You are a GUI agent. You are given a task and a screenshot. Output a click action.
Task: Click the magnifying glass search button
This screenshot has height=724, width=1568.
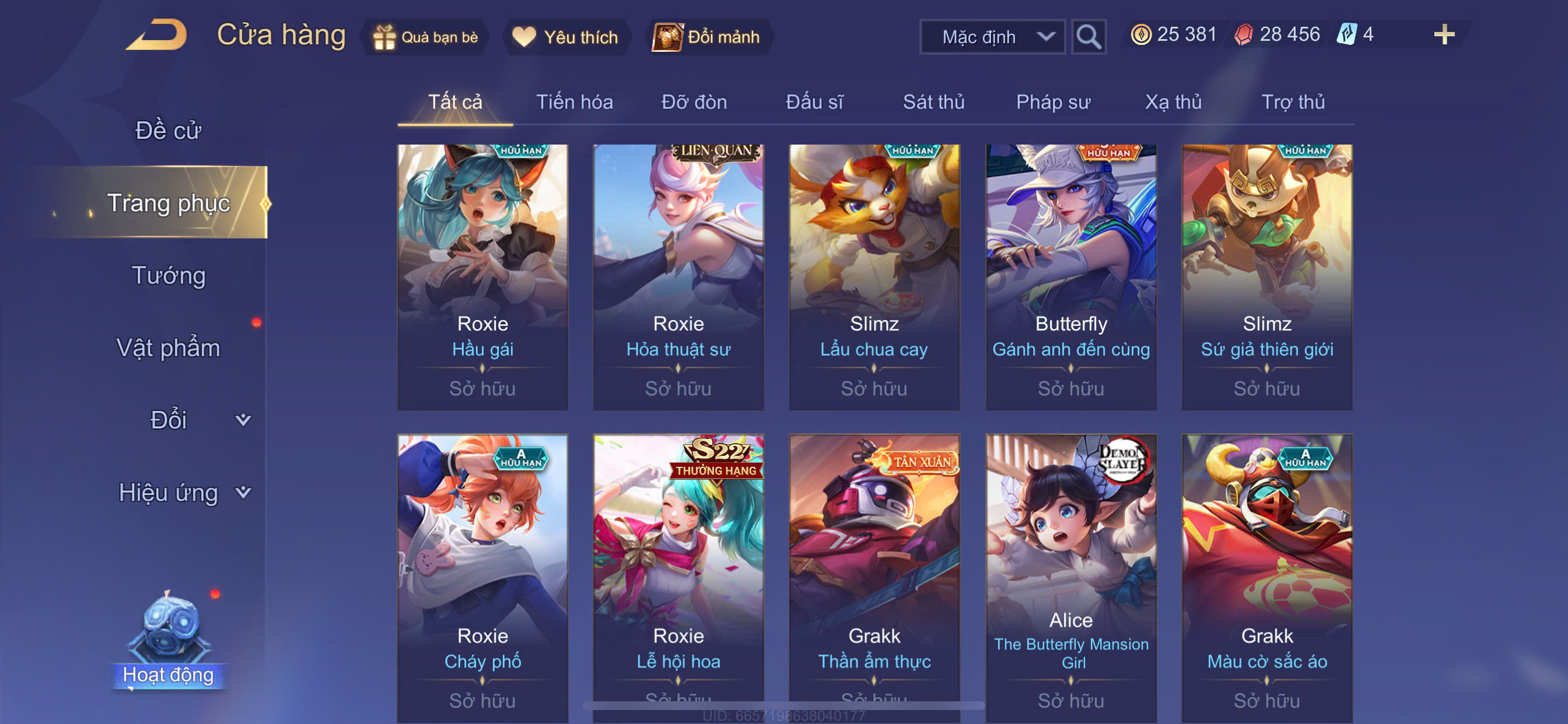(1088, 37)
